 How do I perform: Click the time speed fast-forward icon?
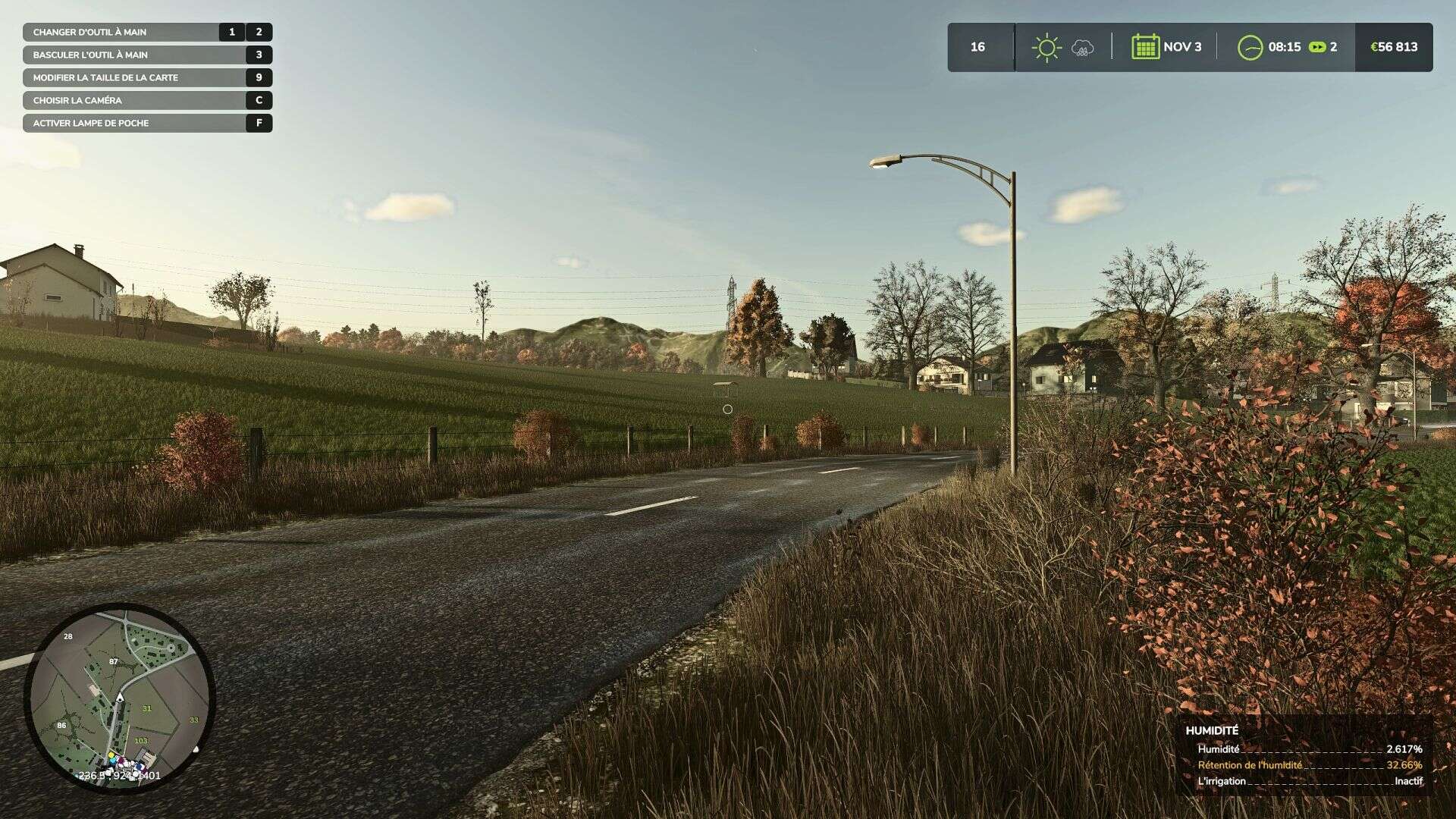pos(1317,47)
